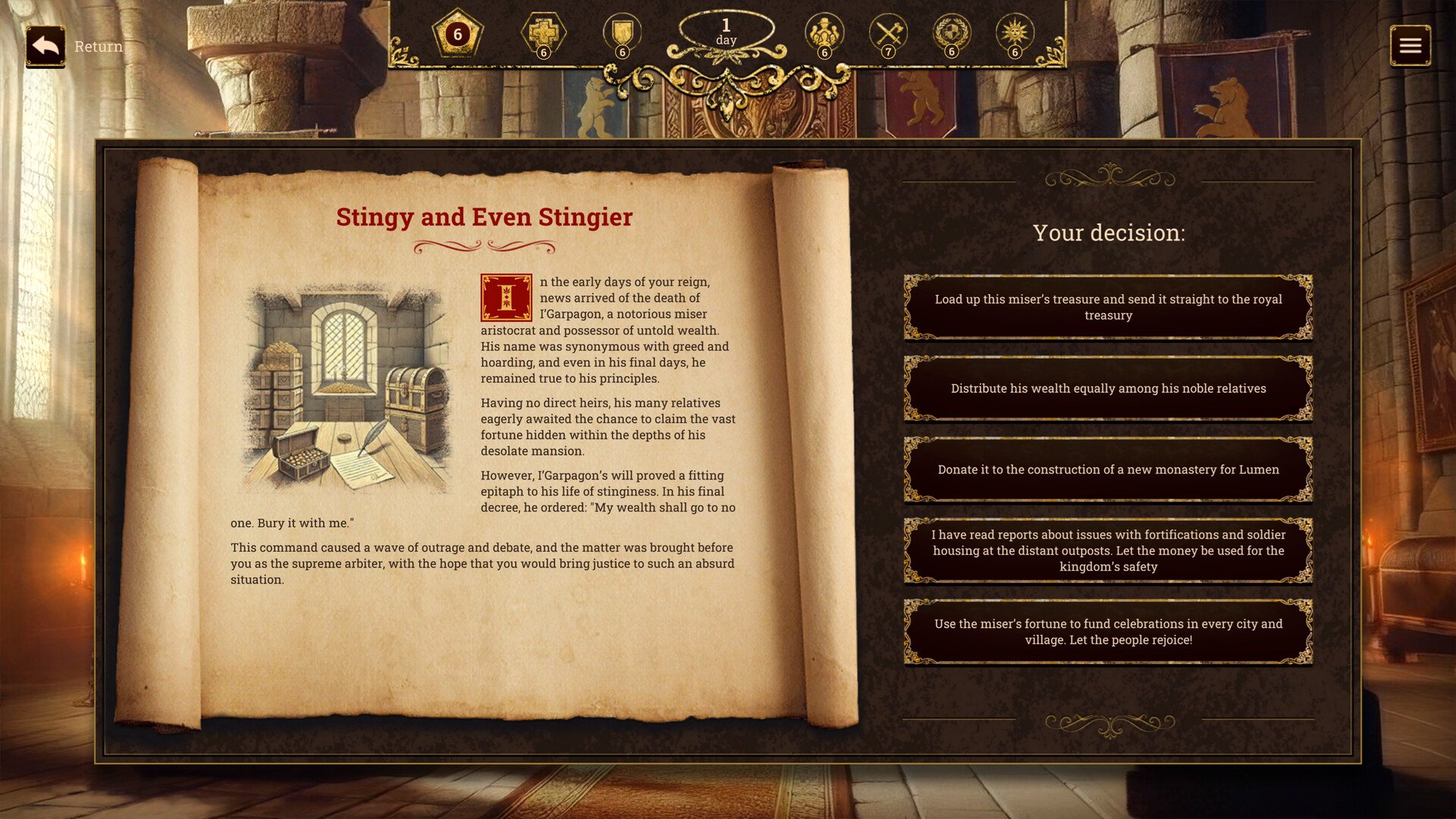The height and width of the screenshot is (819, 1456).
Task: Choose to send the treasure to the royal treasury
Action: (x=1108, y=307)
